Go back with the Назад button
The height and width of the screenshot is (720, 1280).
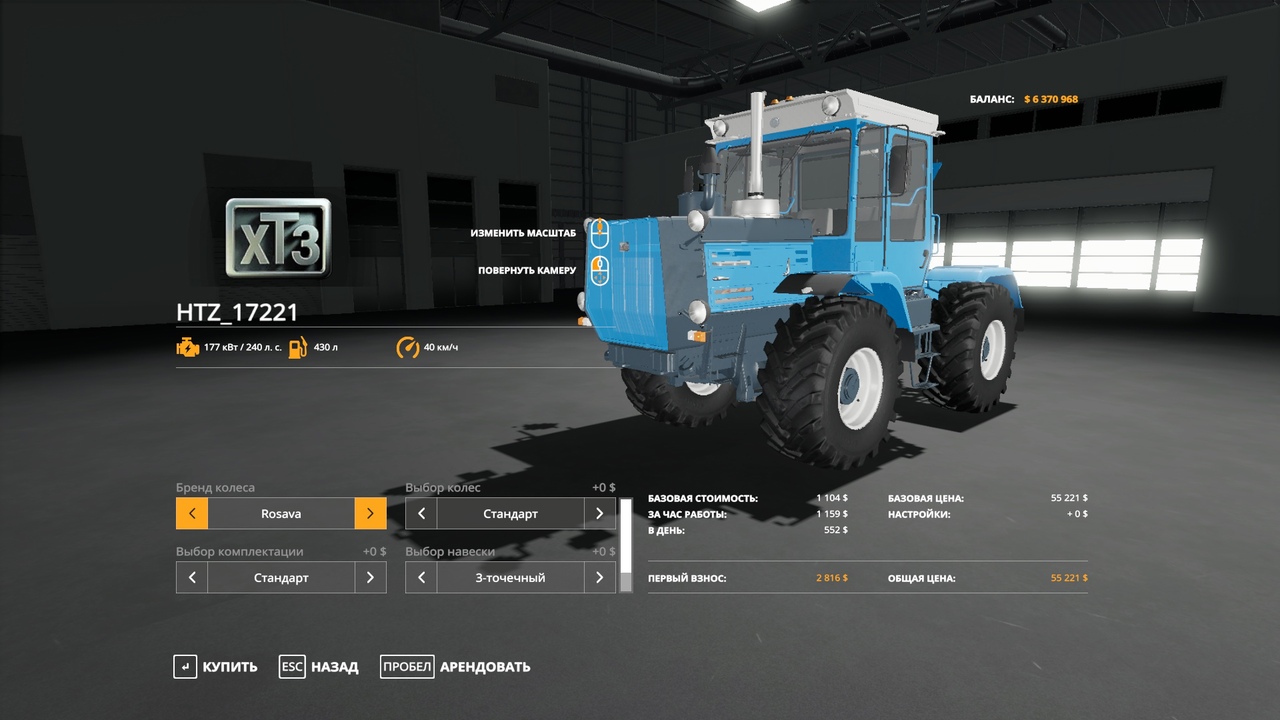318,667
